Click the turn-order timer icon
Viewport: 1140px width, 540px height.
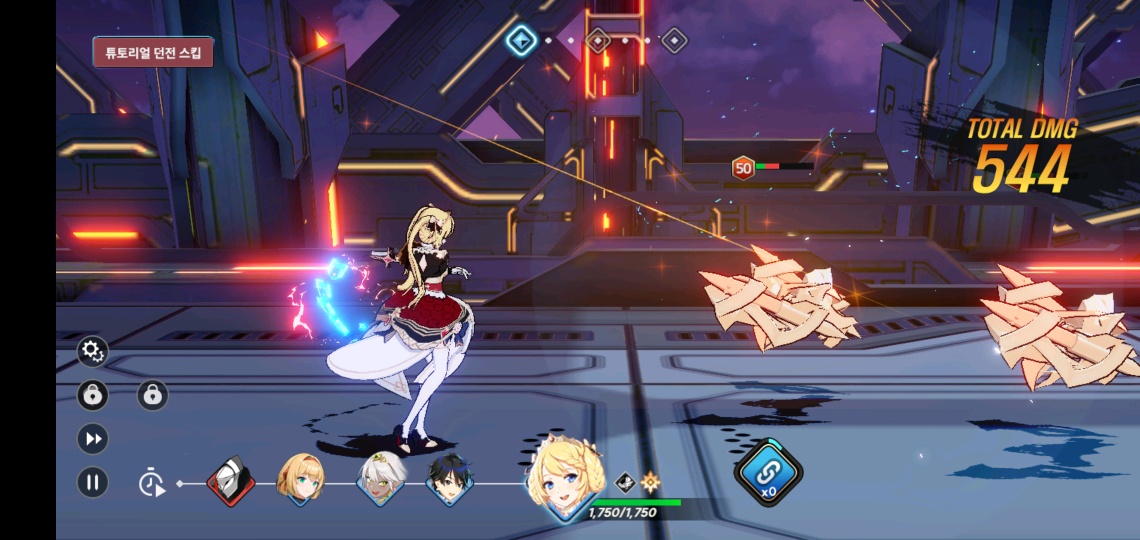(151, 483)
